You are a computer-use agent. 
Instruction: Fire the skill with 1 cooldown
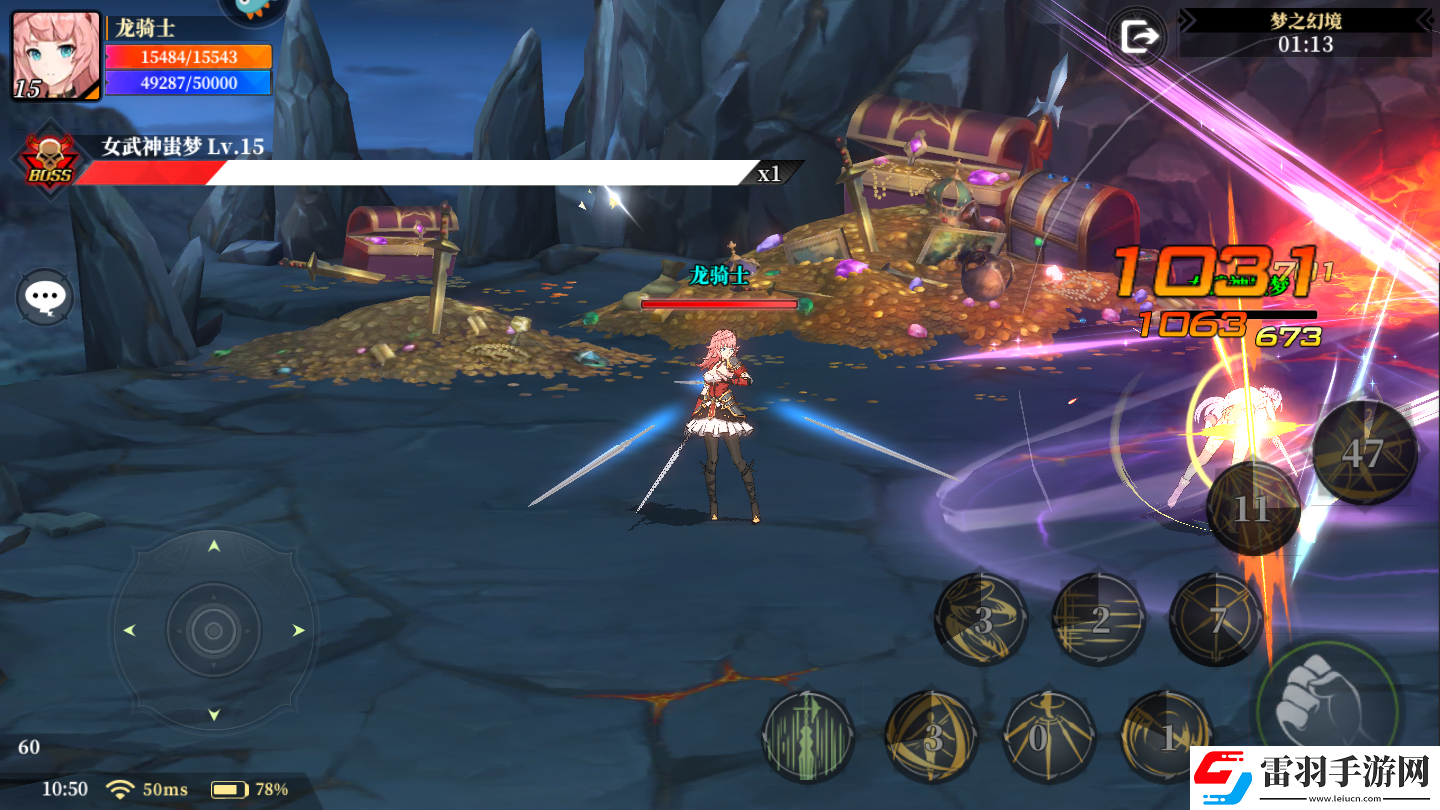click(1166, 737)
